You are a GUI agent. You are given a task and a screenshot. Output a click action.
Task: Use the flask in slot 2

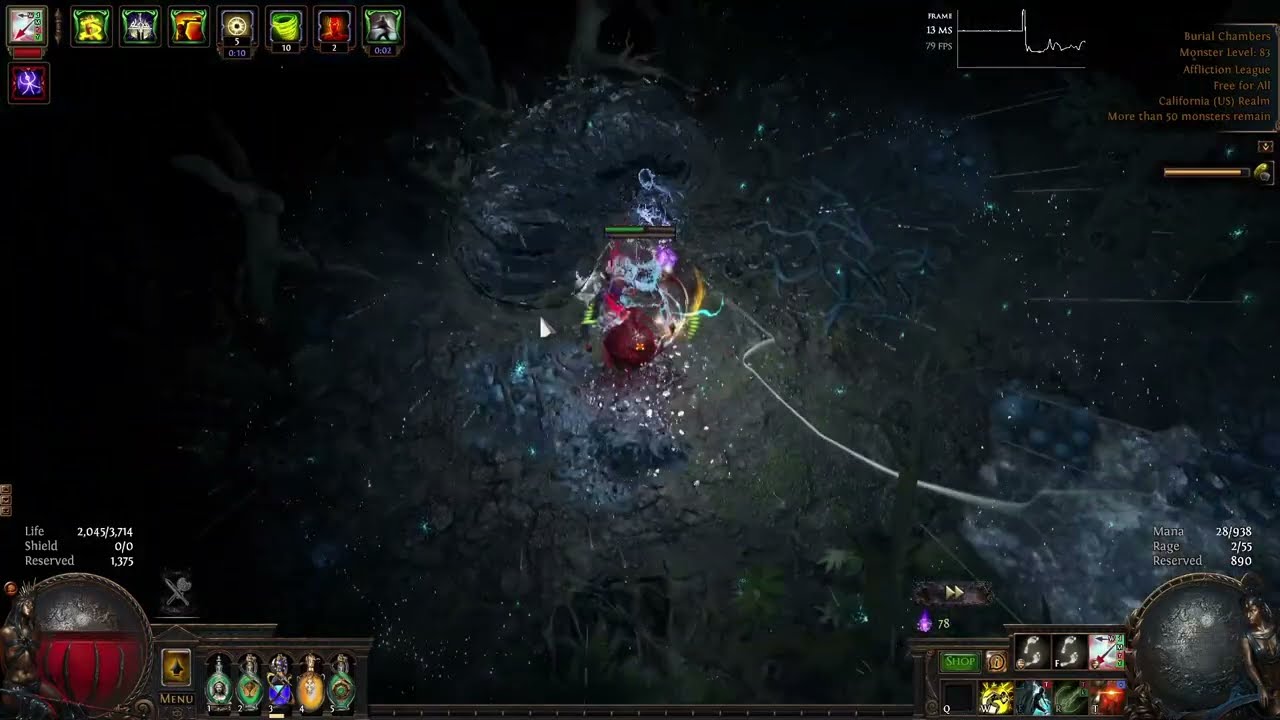coord(249,684)
